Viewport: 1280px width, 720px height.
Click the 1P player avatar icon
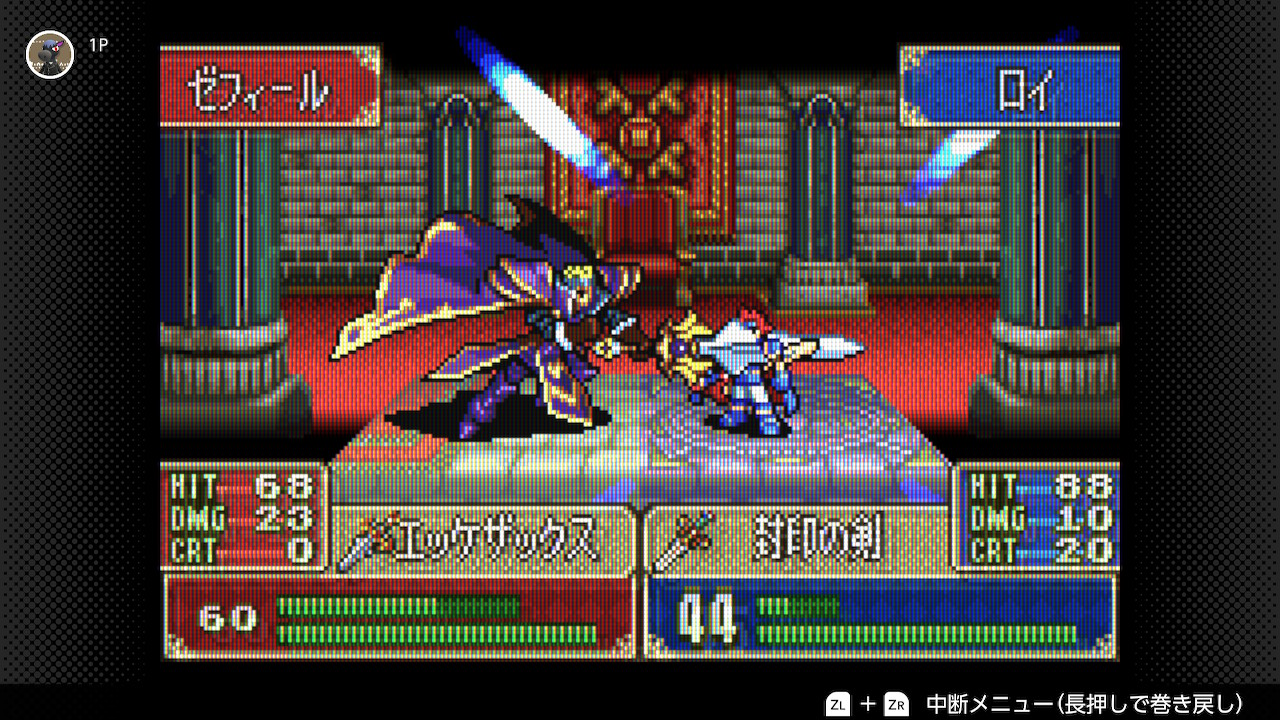[50, 54]
